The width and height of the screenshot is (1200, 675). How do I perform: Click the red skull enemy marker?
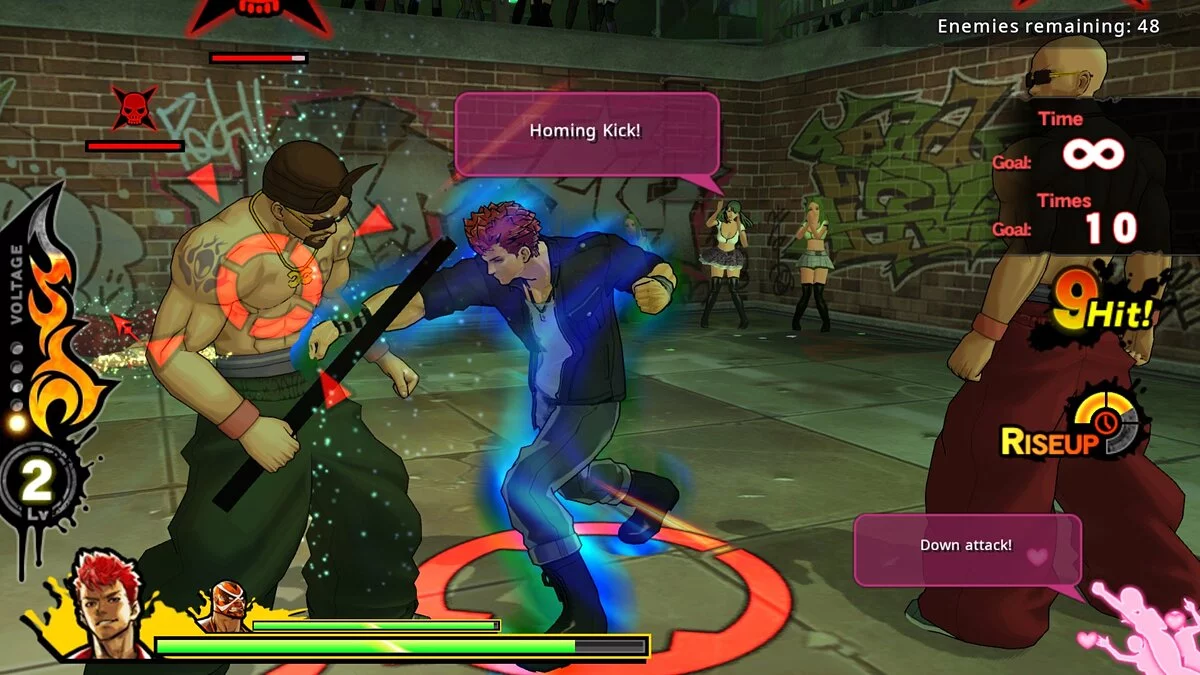click(x=134, y=108)
